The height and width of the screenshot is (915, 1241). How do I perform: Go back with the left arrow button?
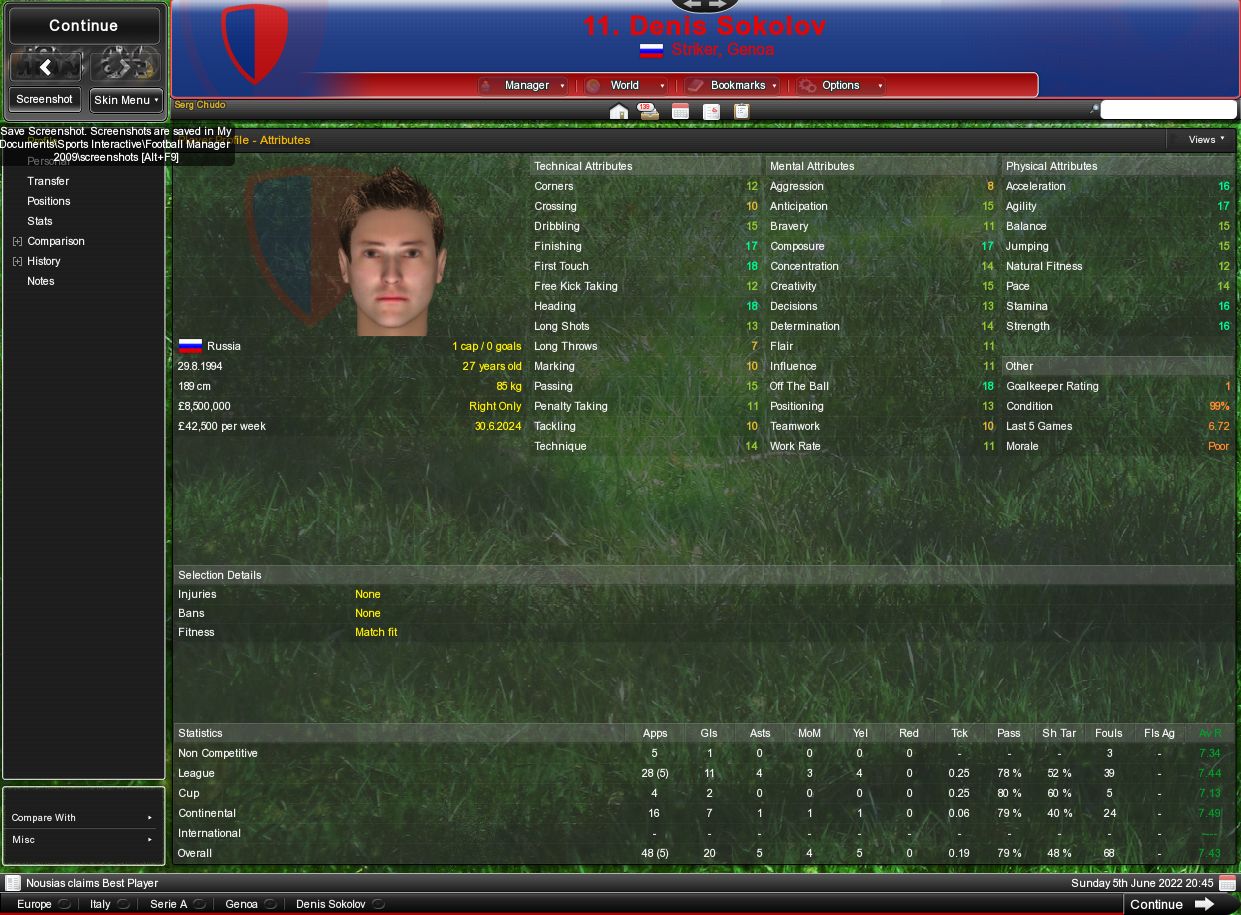[x=45, y=67]
